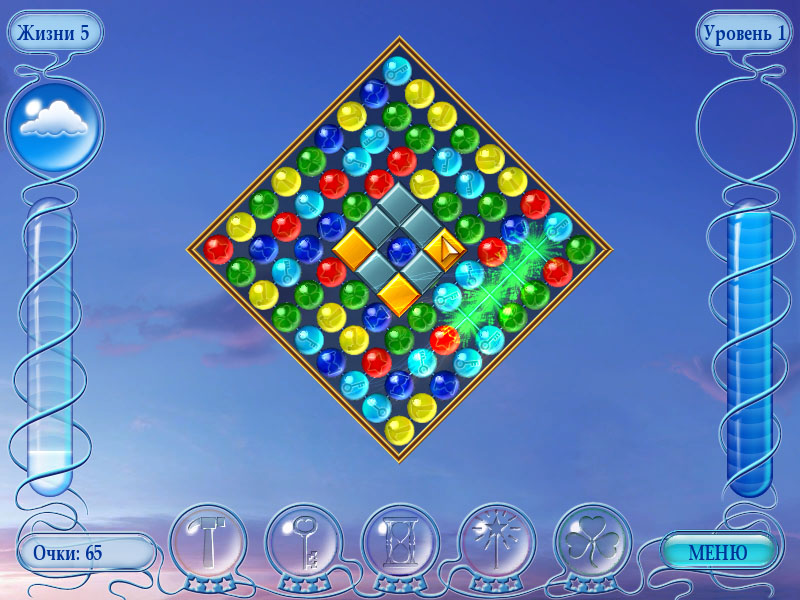Open the МЕНЮ button
This screenshot has height=600, width=800.
click(x=718, y=552)
